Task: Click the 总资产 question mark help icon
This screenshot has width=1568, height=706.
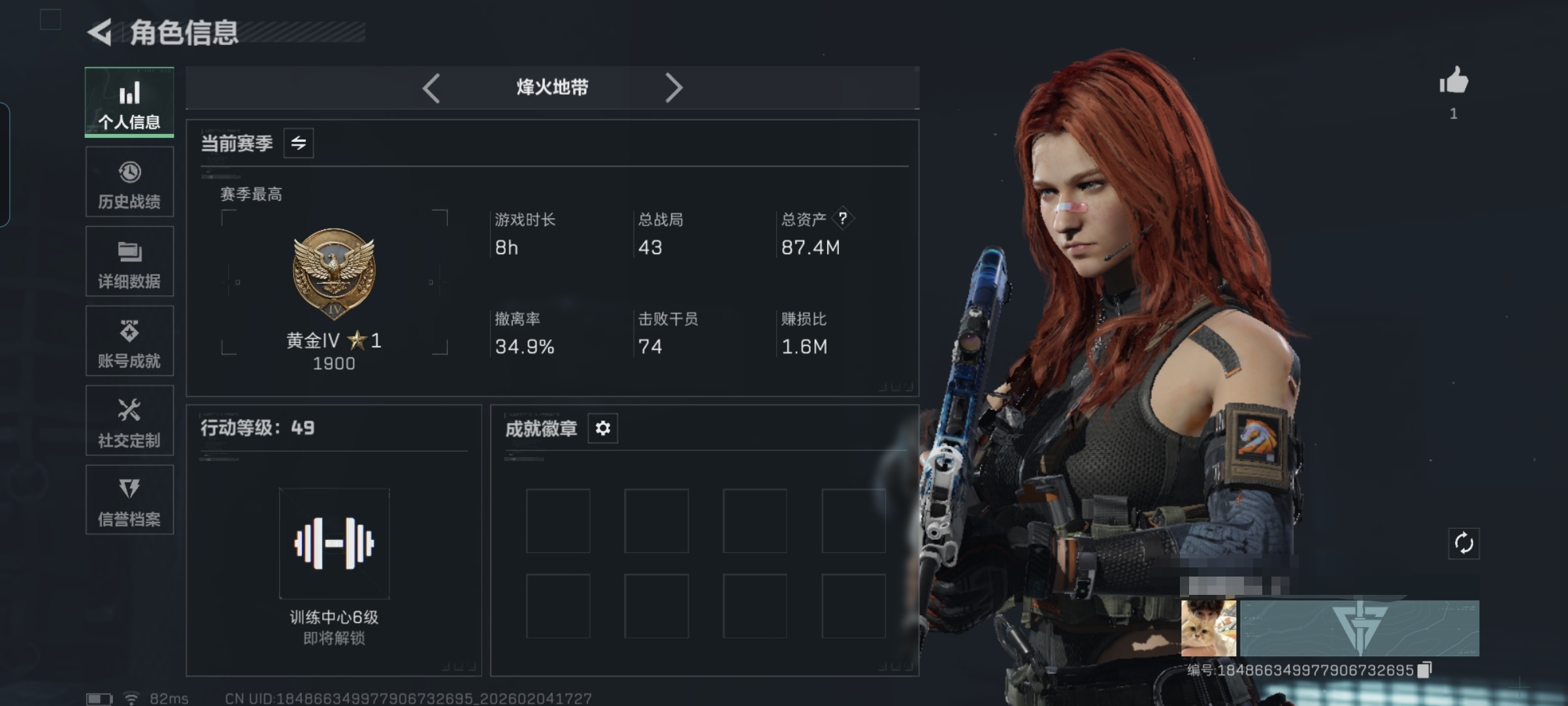Action: [x=843, y=218]
